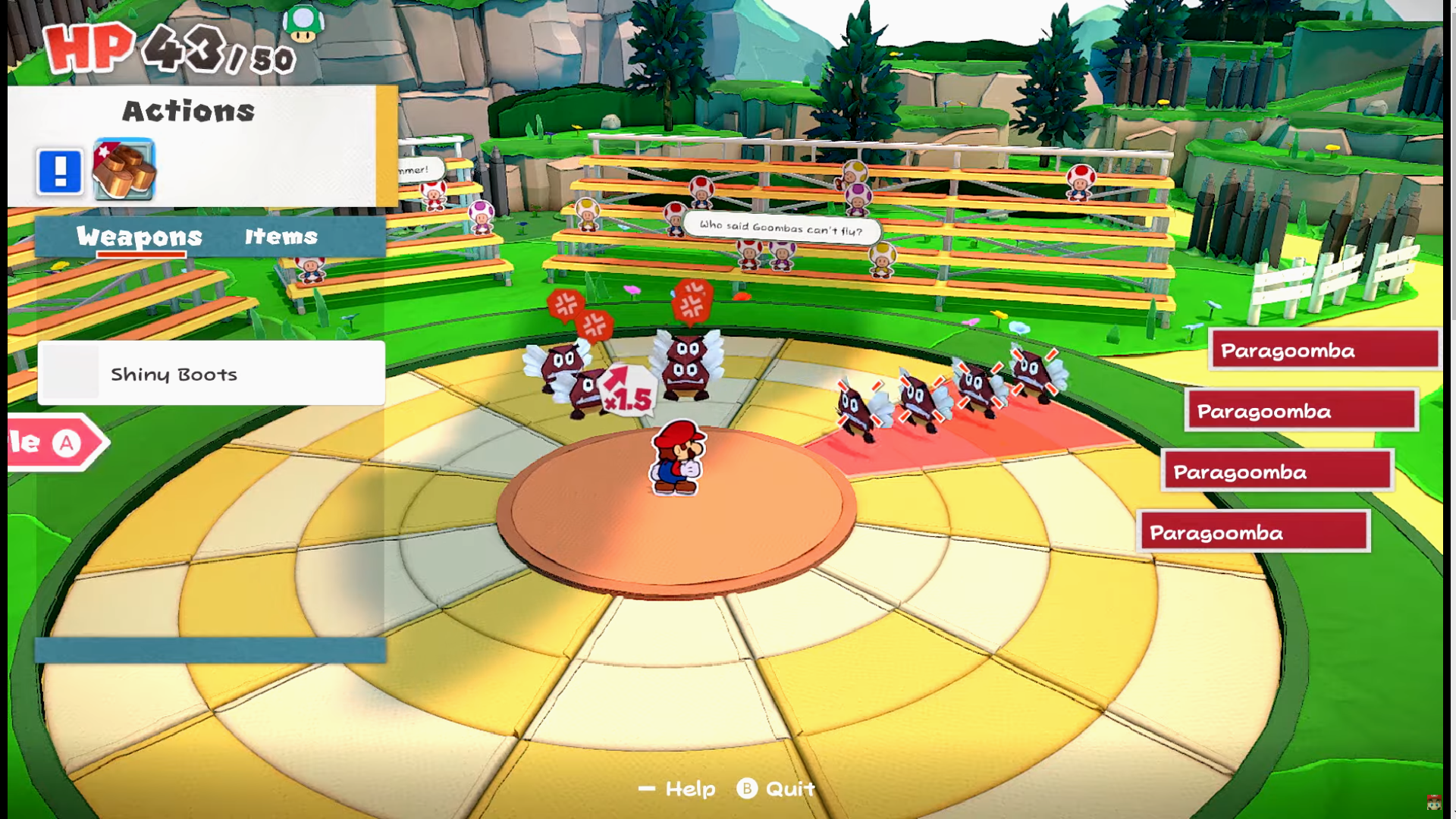Open the Items tab
The height and width of the screenshot is (819, 1456).
tap(281, 237)
